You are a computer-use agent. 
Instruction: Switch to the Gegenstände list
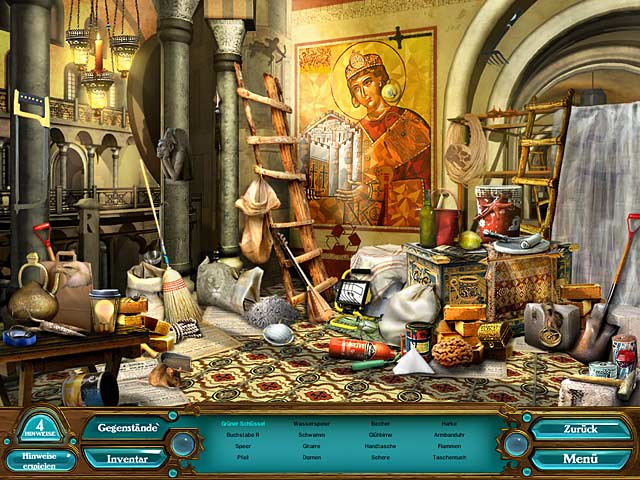point(123,427)
